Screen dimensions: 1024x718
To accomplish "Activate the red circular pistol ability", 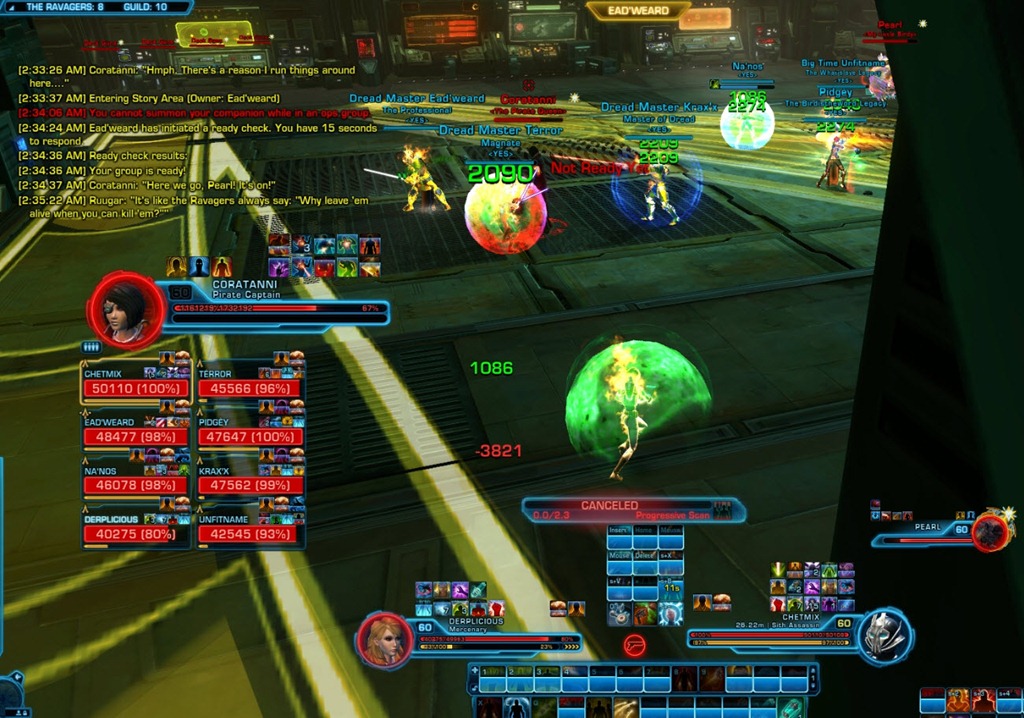I will click(632, 645).
